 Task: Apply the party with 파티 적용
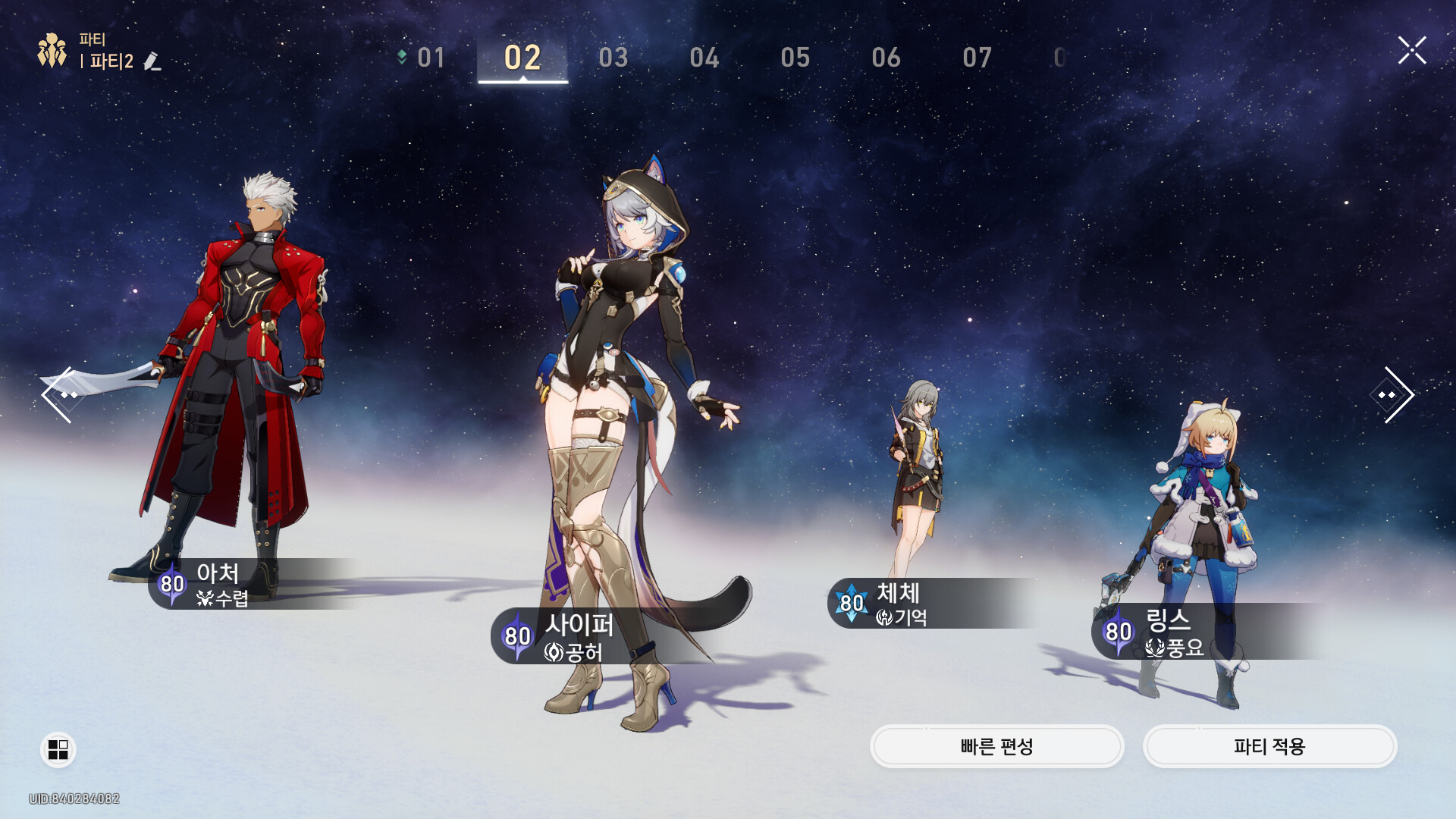pos(1269,747)
